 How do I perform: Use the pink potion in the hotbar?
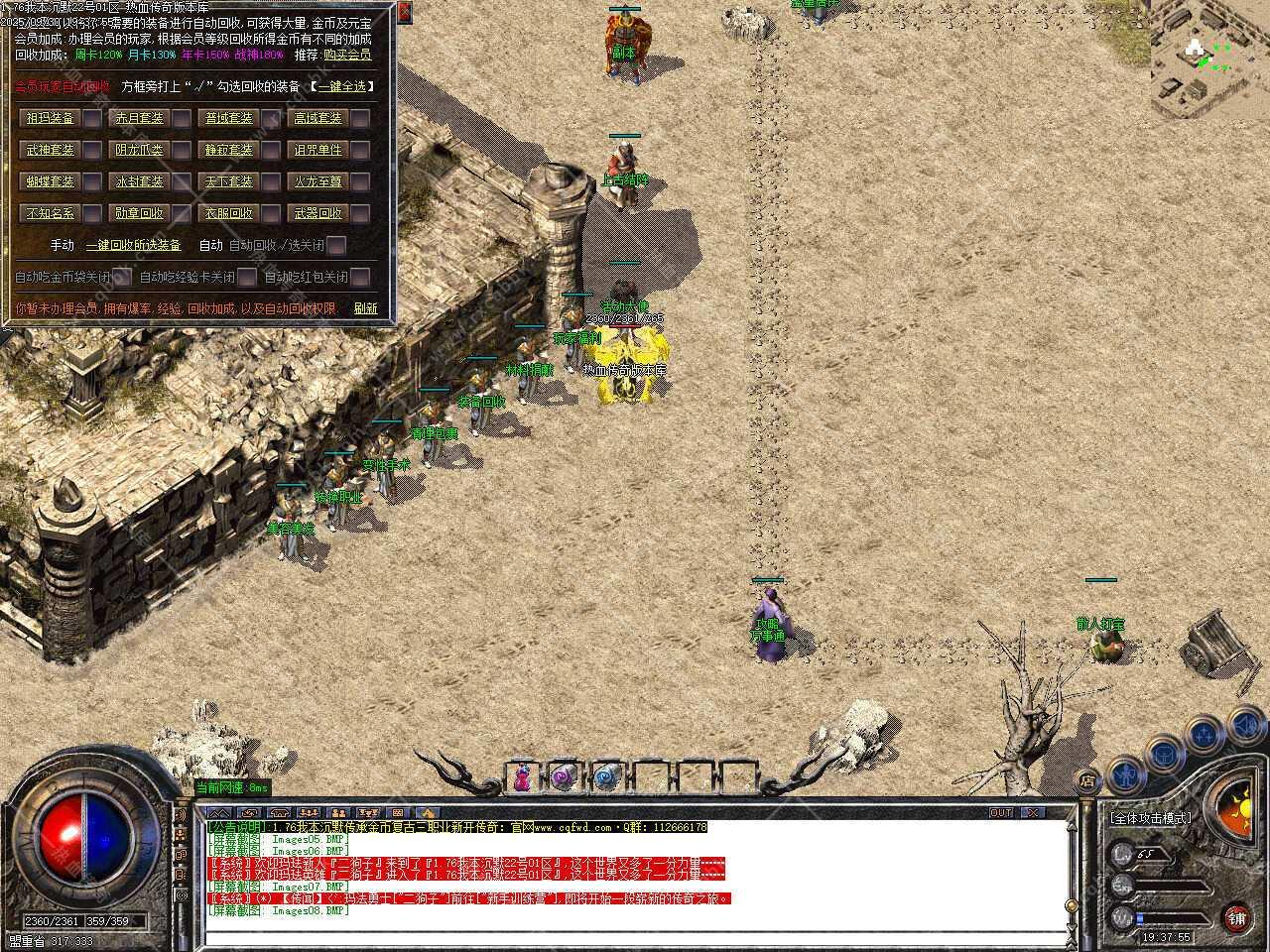coord(522,777)
